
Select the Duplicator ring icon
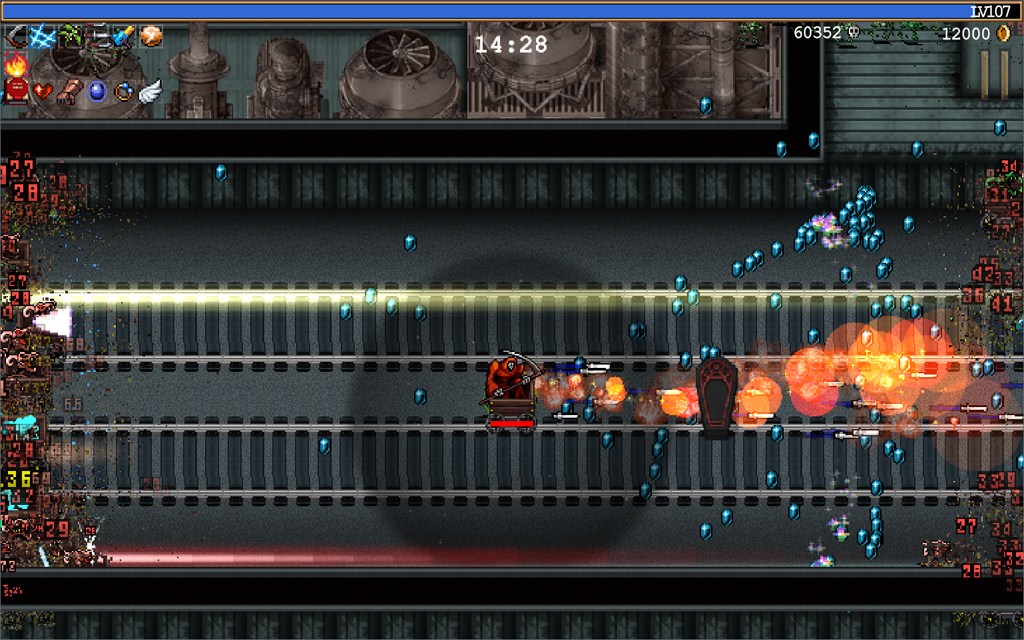point(124,91)
